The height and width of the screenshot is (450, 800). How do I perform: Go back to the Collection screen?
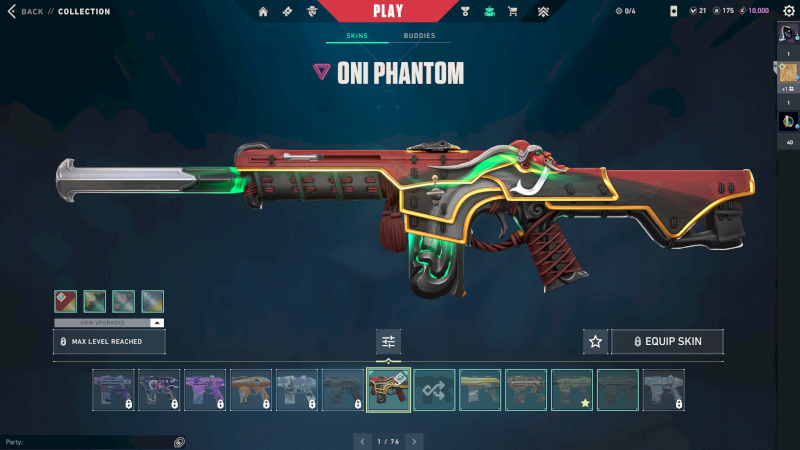(26, 11)
